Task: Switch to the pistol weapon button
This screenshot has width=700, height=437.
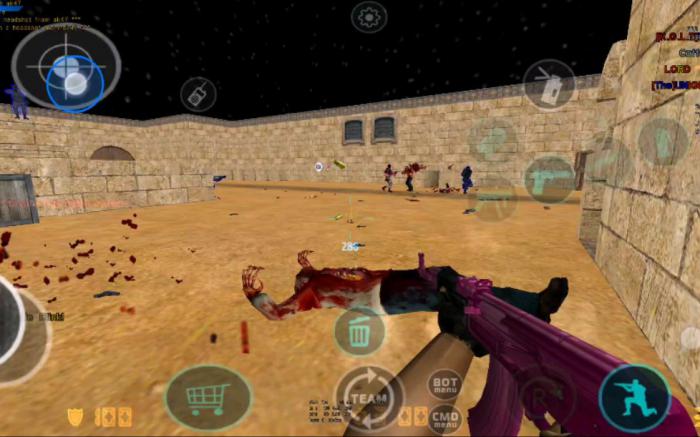Action: coord(549,180)
